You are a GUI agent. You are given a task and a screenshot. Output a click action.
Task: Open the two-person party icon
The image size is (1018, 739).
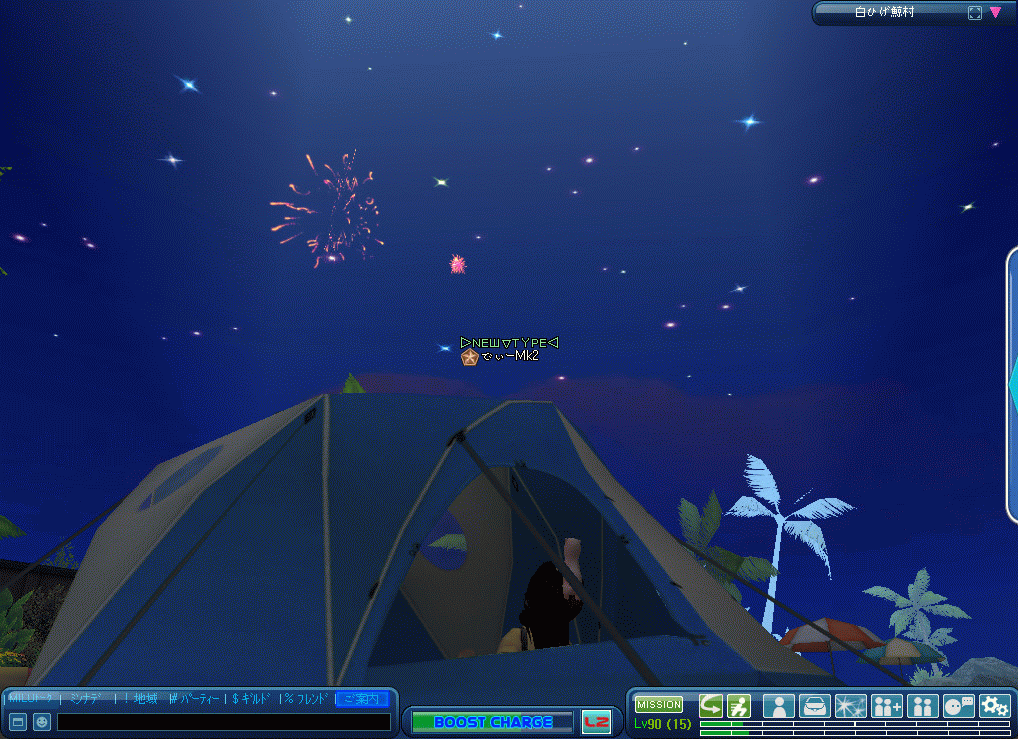[x=923, y=706]
